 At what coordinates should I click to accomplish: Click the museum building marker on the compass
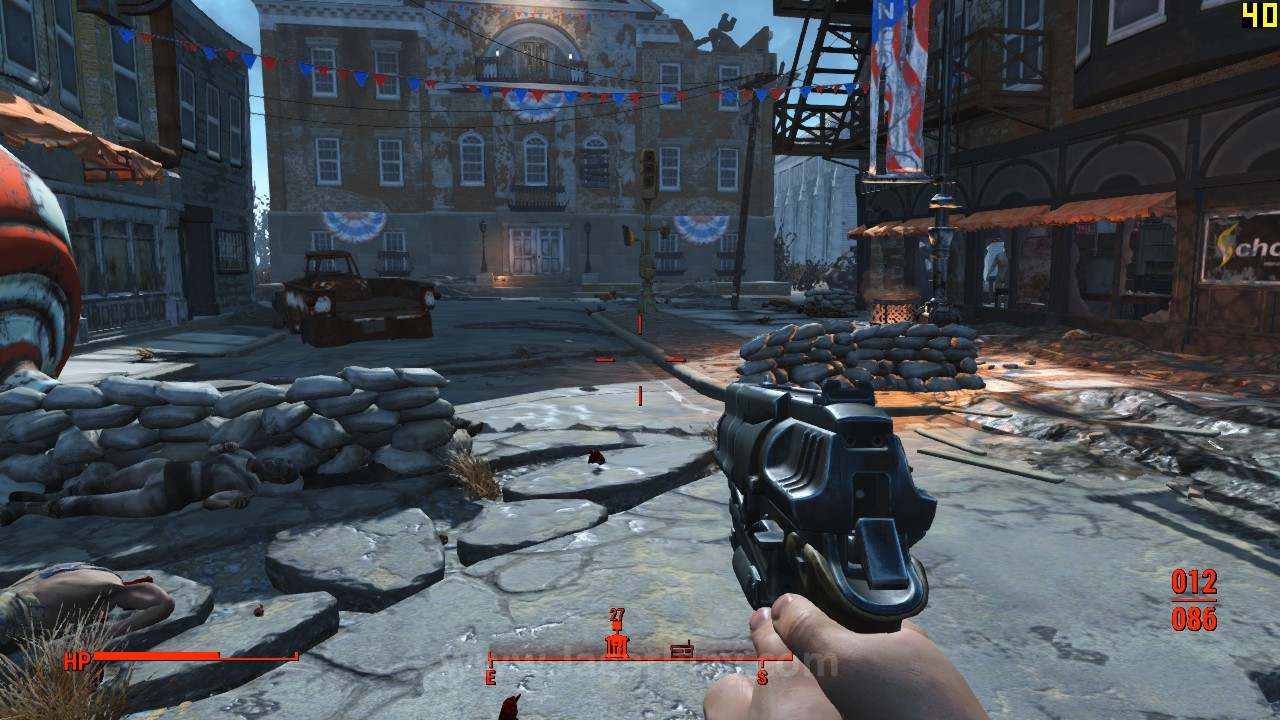coord(616,646)
